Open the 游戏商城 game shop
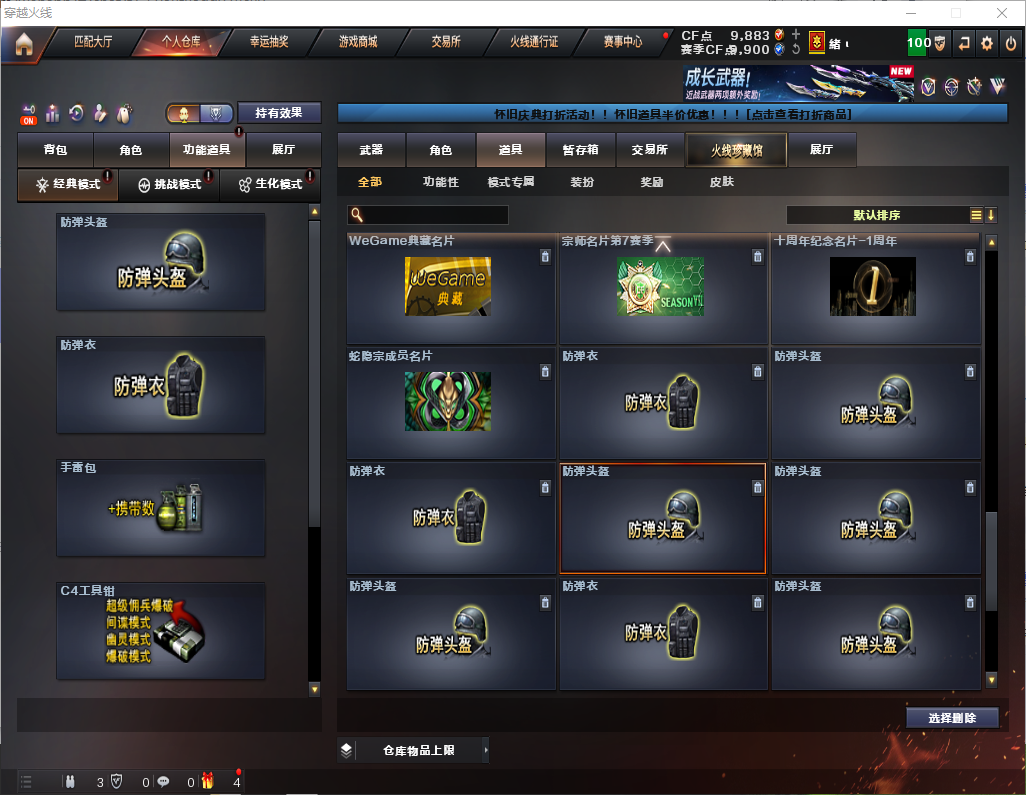The width and height of the screenshot is (1026, 795). (x=358, y=42)
